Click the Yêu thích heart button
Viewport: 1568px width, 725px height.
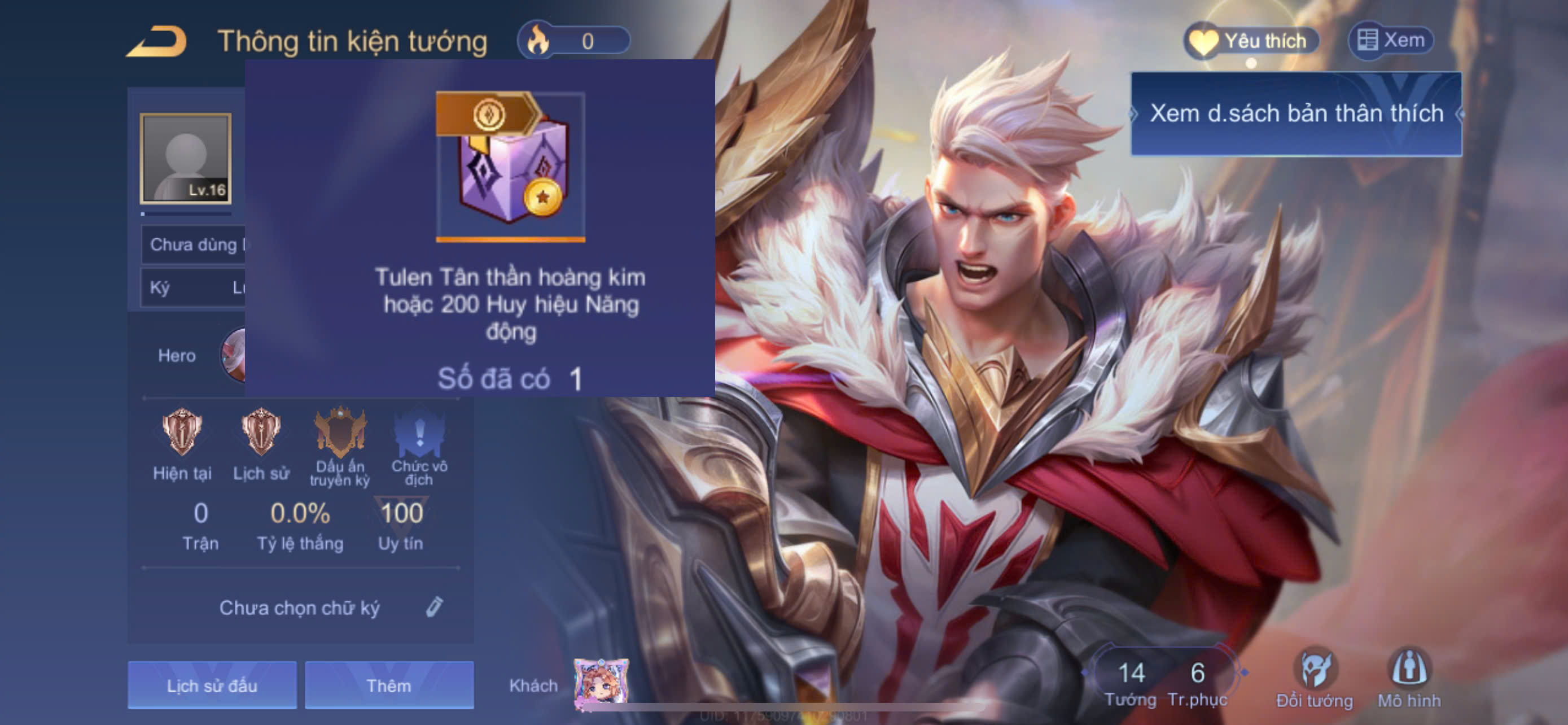(x=1251, y=41)
